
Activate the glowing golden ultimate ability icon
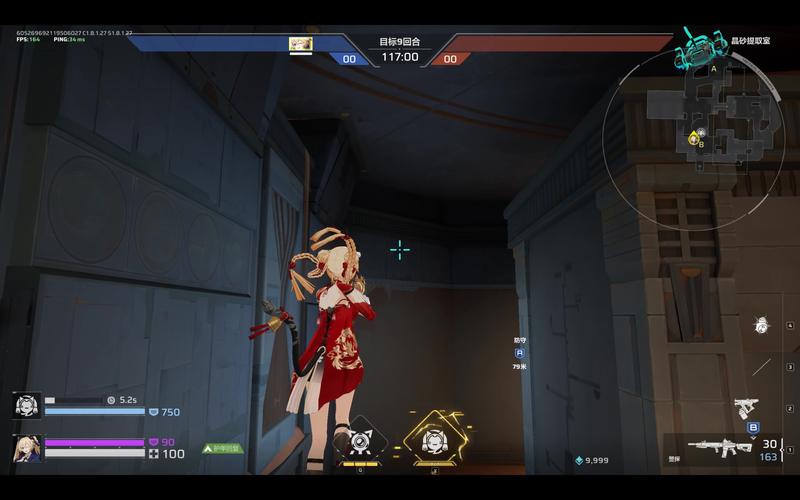pos(433,439)
